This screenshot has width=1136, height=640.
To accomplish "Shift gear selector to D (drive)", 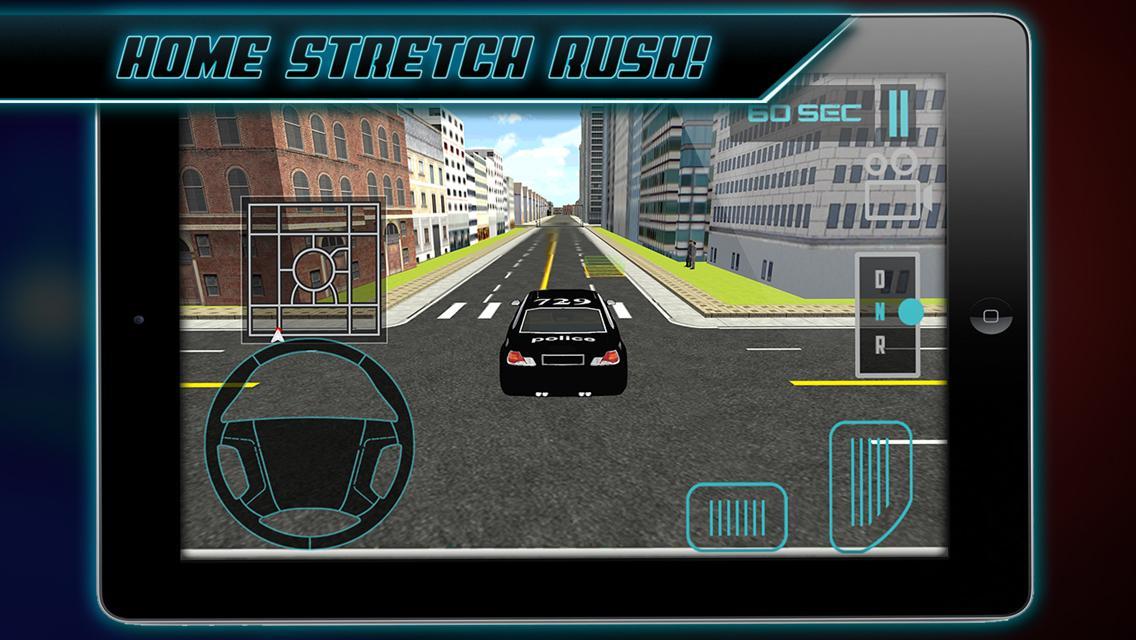I will [x=880, y=279].
